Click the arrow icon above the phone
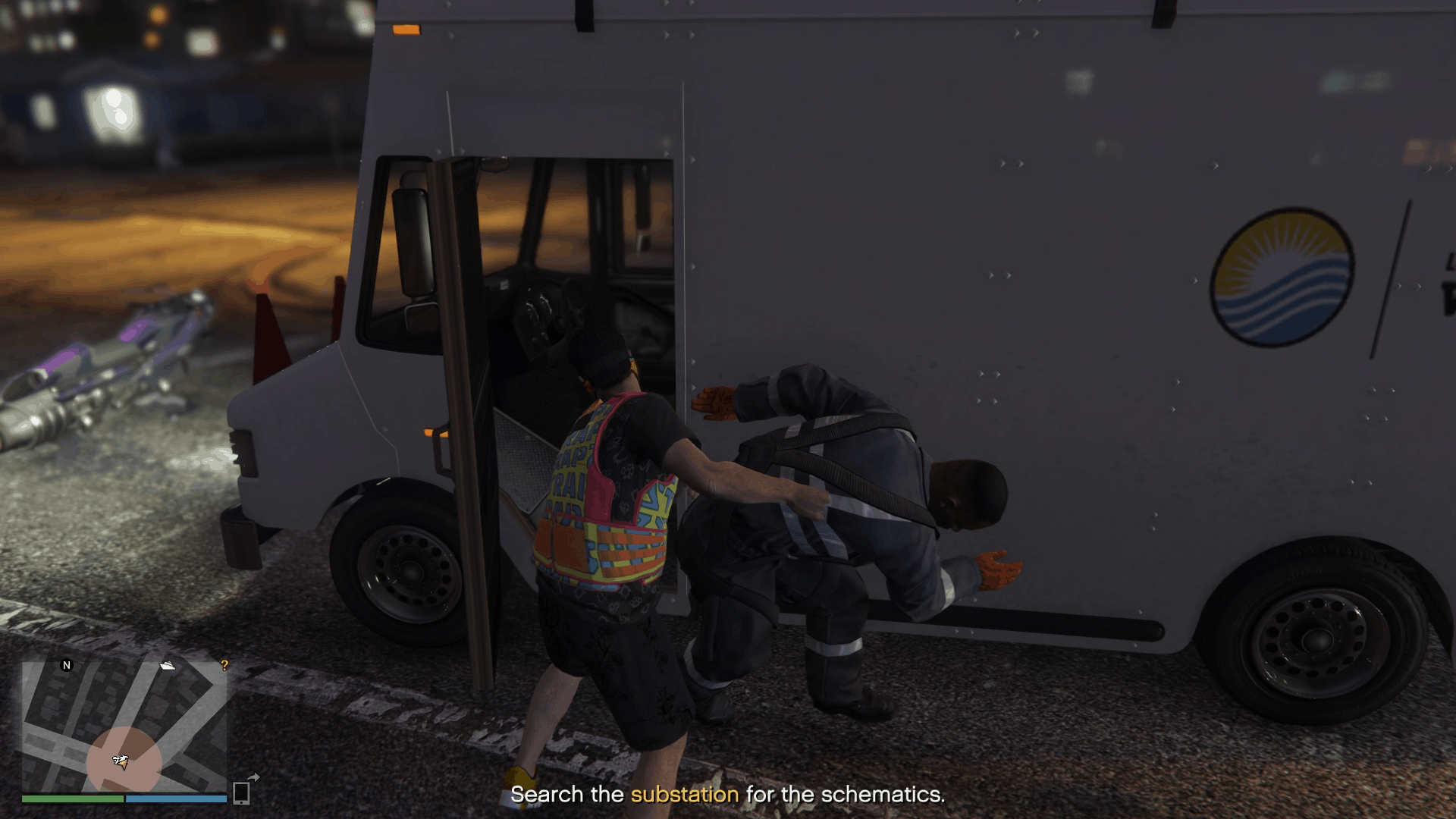The width and height of the screenshot is (1456, 819). pos(253,777)
